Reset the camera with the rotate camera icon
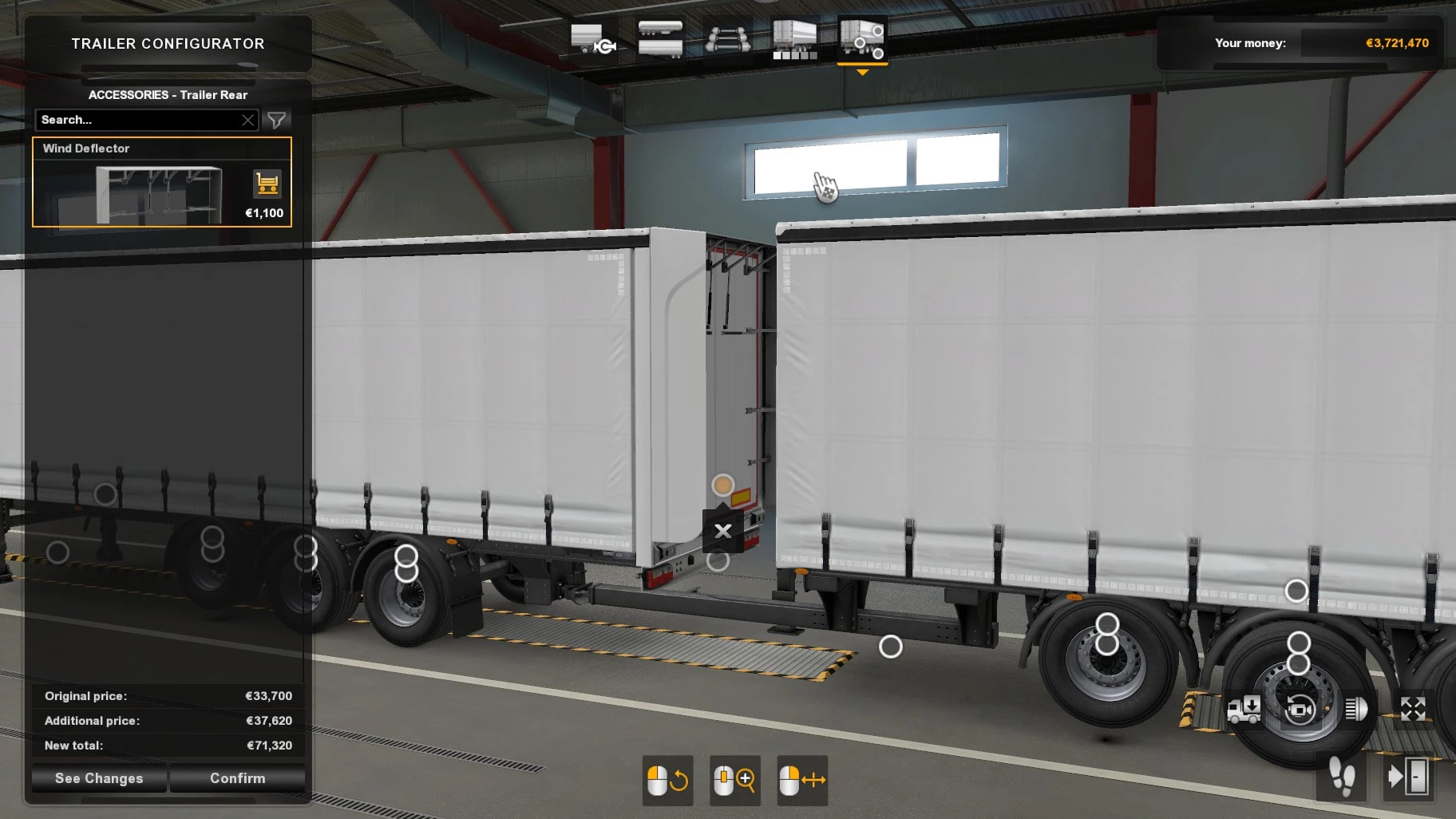This screenshot has height=819, width=1456. 1300,709
